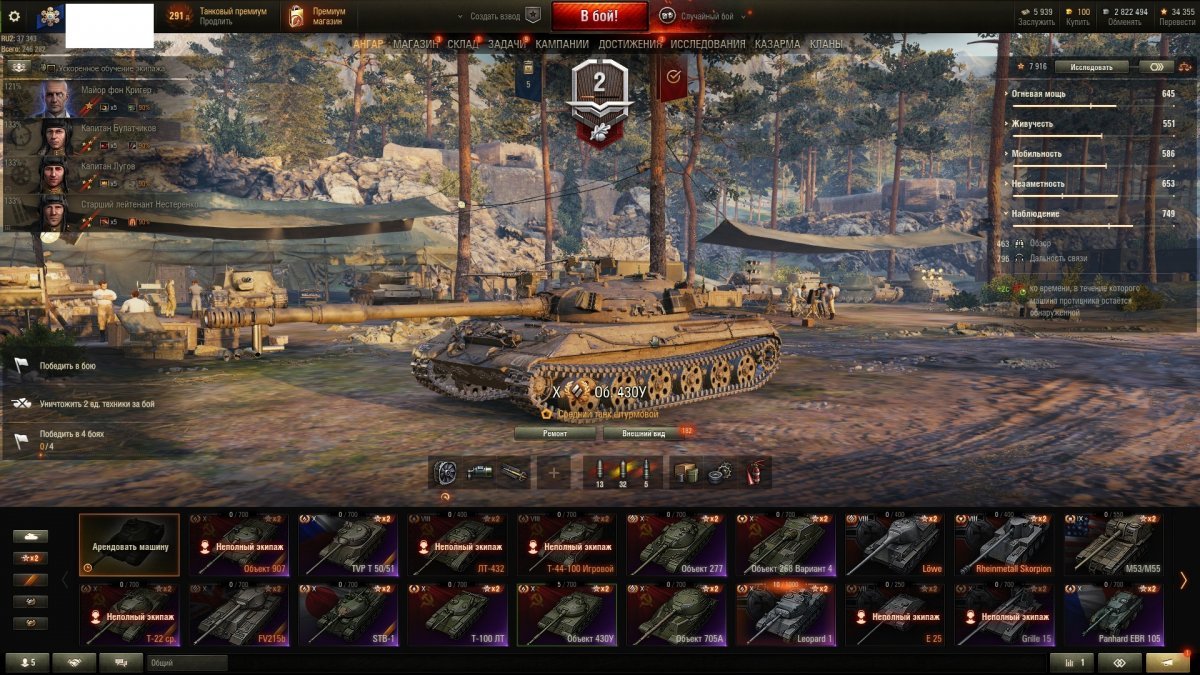Choose the Leopard 1 tank tile

785,615
